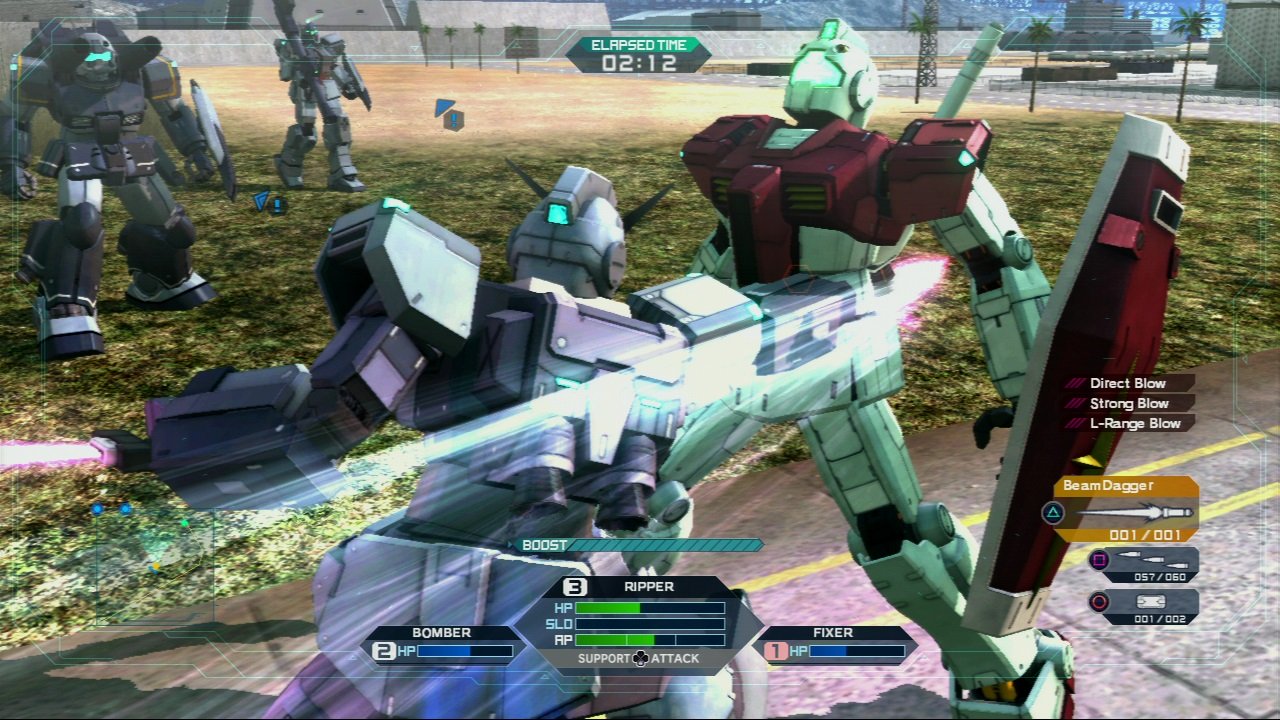Select the Direct Blow attack entry
The height and width of the screenshot is (720, 1280).
(1128, 383)
